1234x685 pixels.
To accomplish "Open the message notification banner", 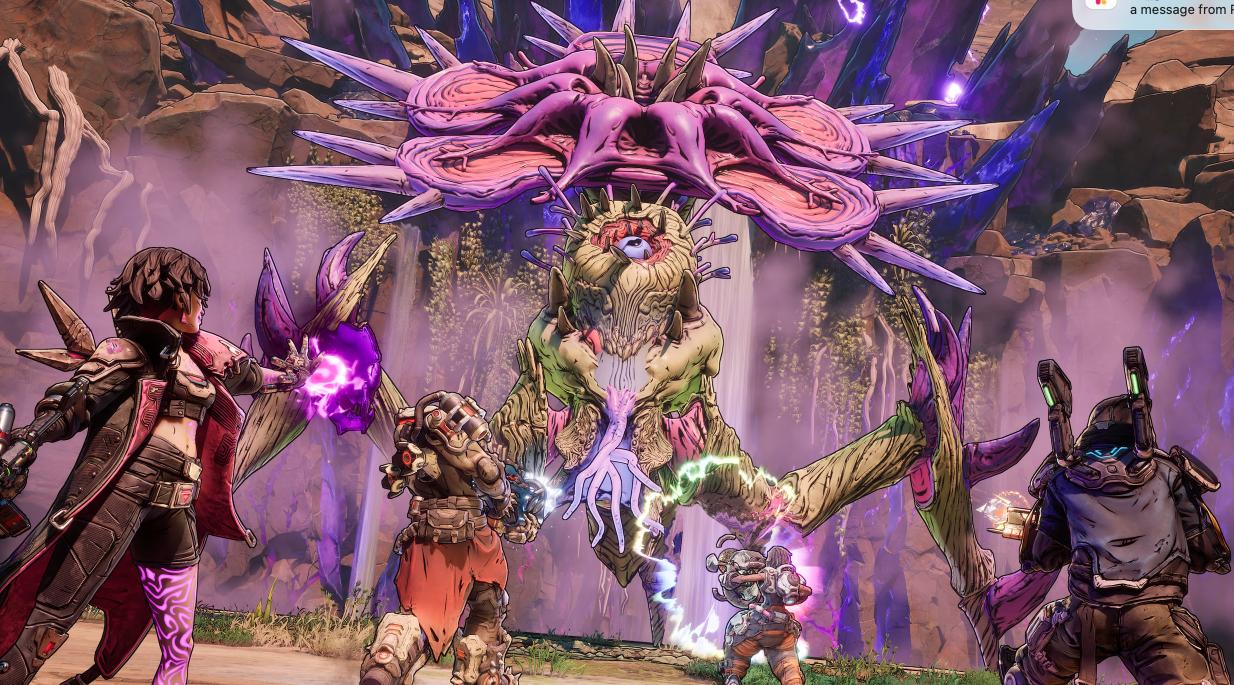I will pos(1170,10).
